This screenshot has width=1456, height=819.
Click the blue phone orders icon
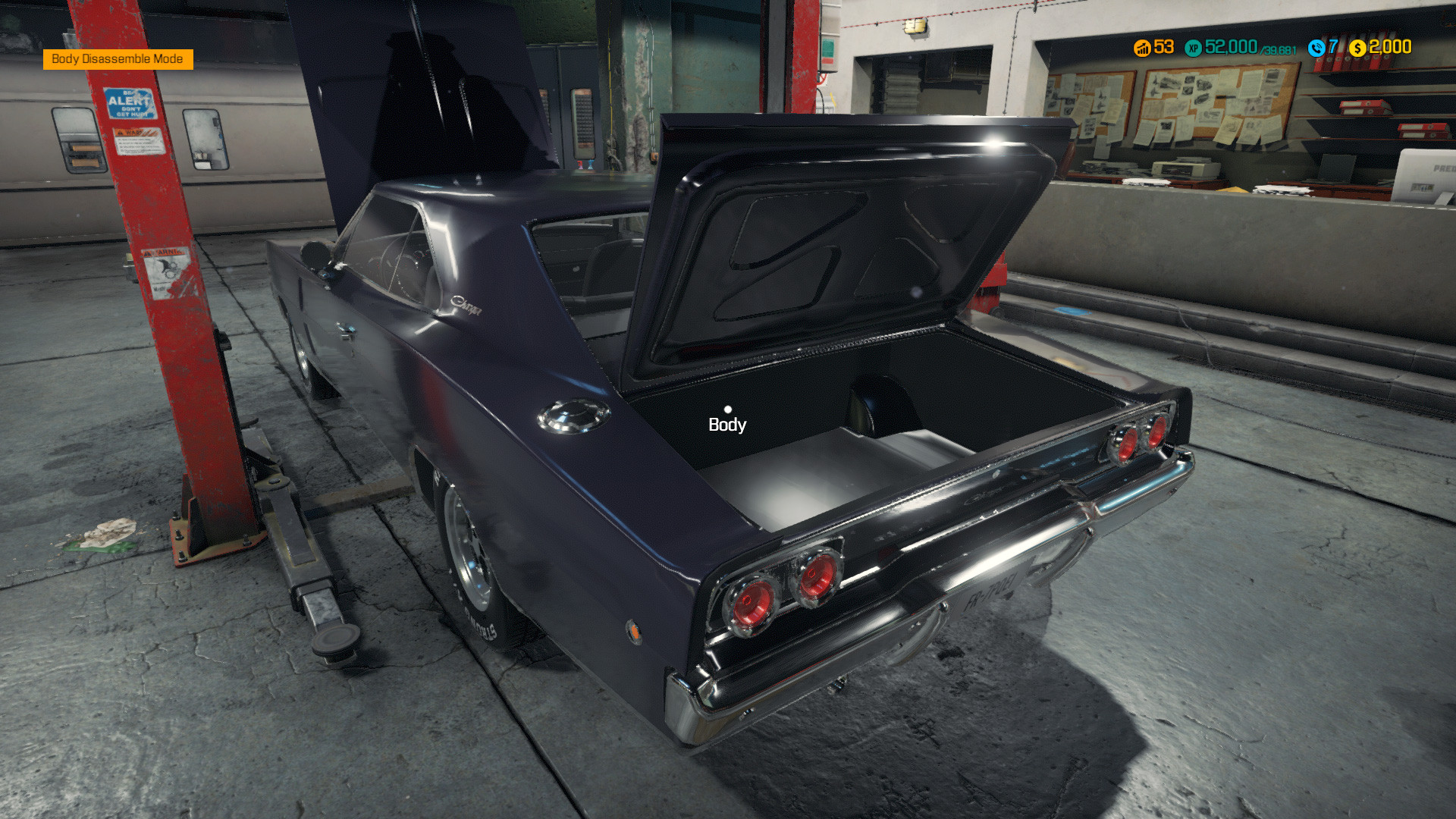tap(1316, 48)
